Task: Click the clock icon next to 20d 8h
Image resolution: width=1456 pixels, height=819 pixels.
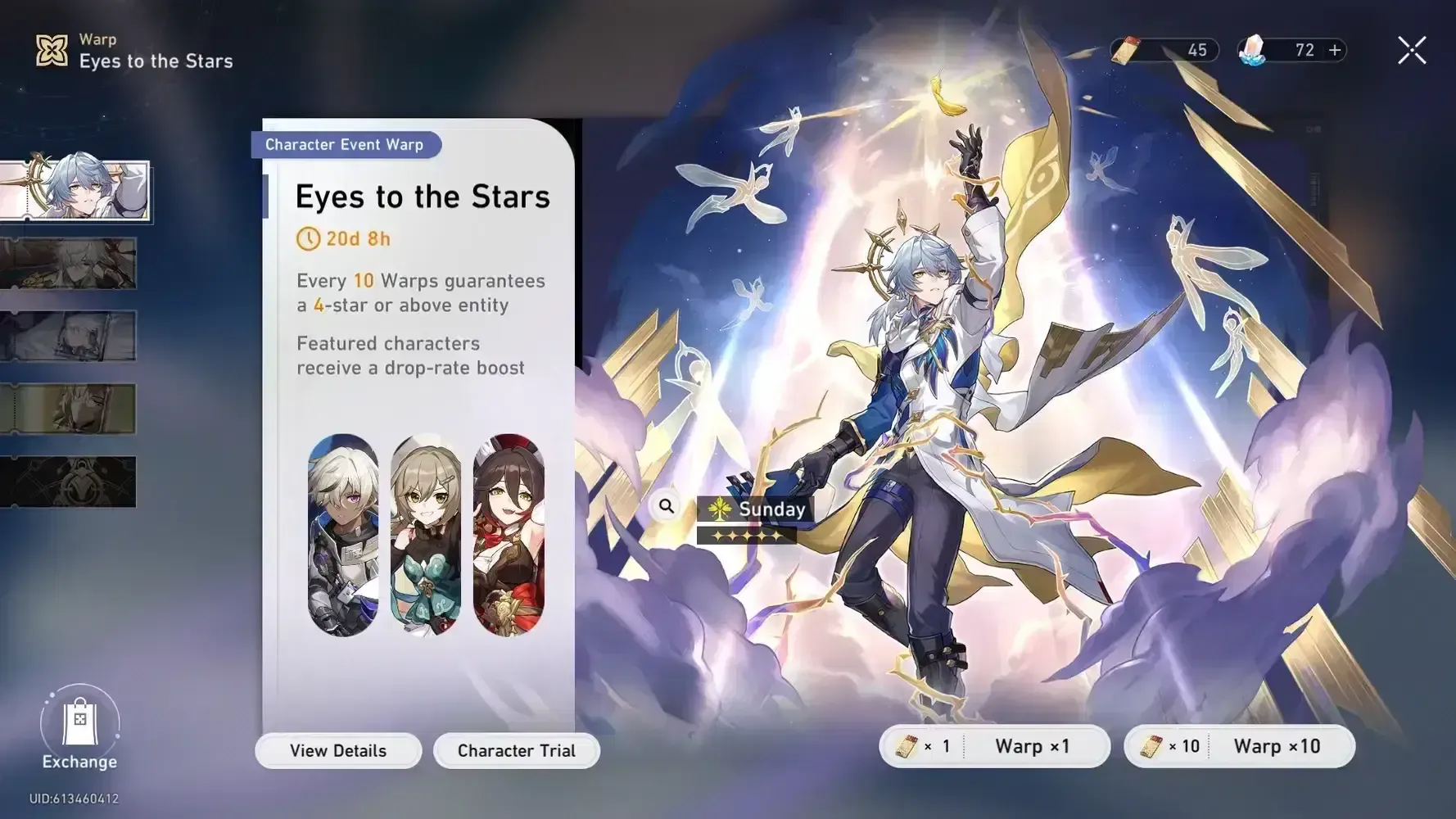Action: 307,239
